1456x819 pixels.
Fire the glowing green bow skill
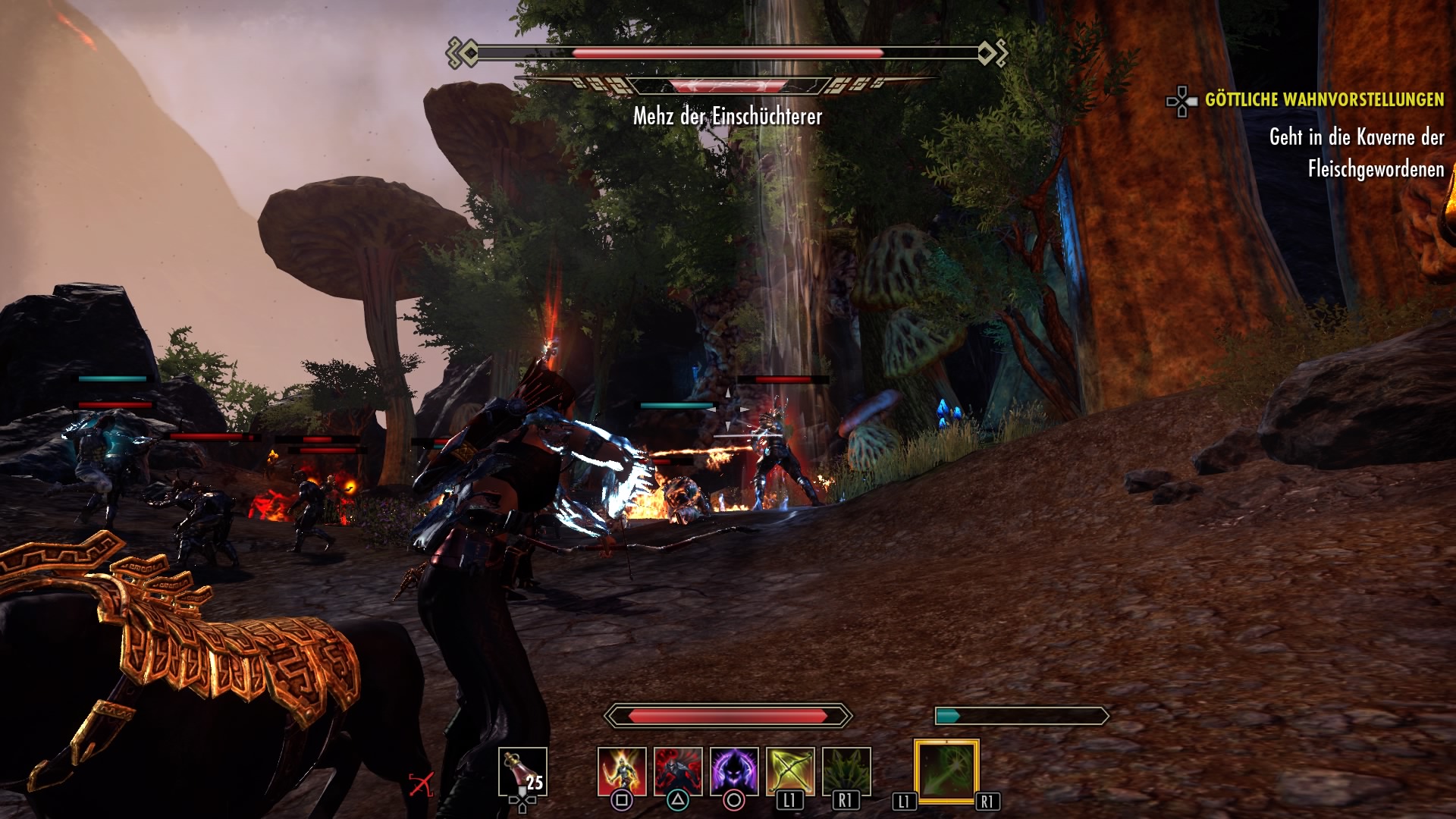(x=790, y=771)
